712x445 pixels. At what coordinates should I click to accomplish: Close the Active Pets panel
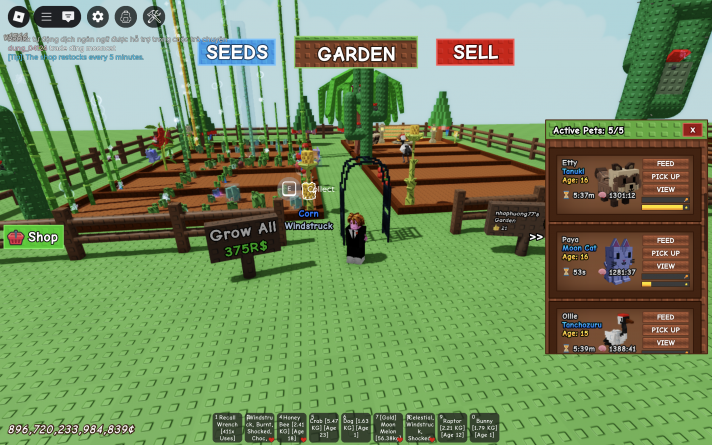[x=691, y=130]
